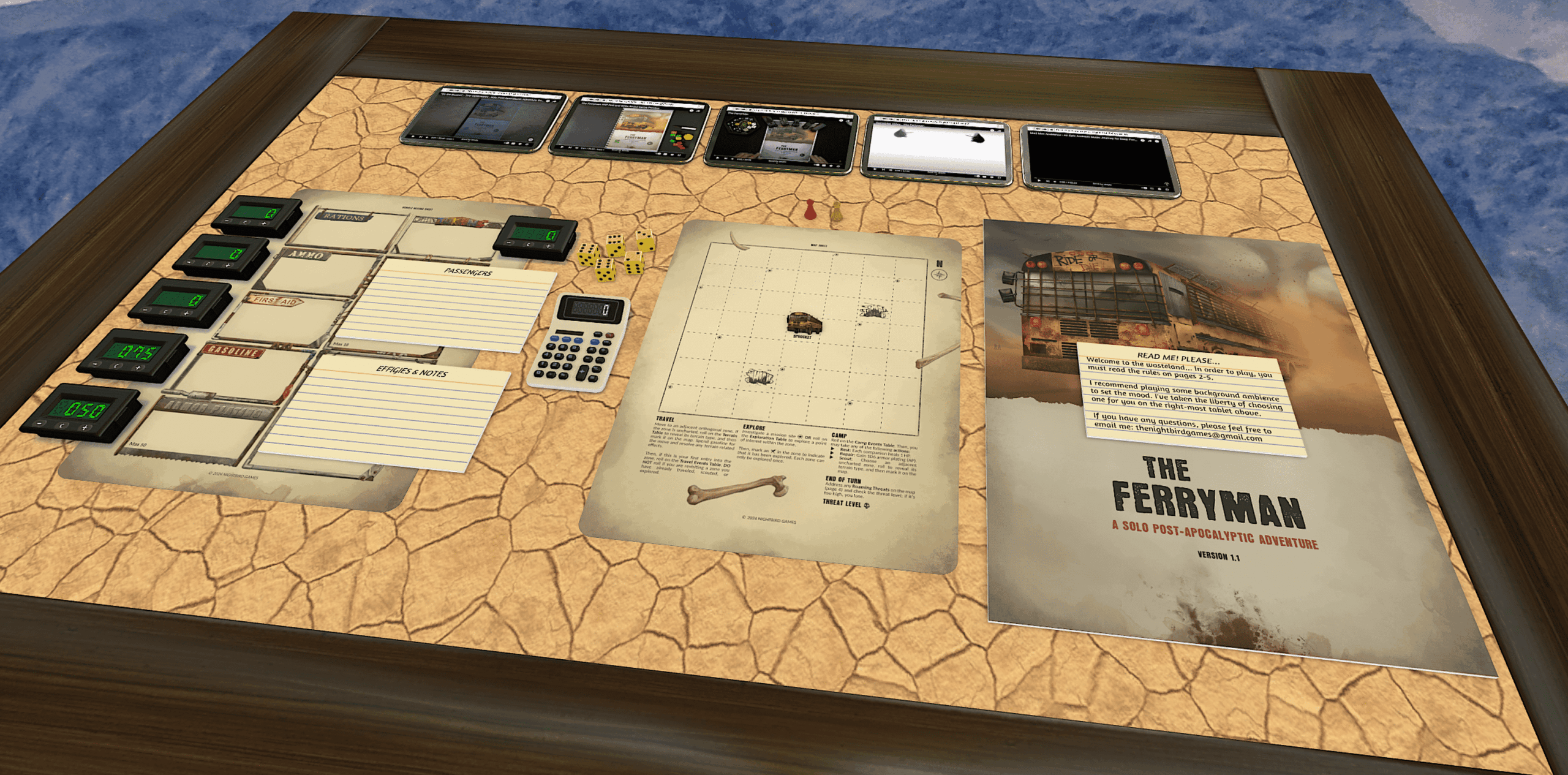Pick the red pawn above the map

coord(810,210)
